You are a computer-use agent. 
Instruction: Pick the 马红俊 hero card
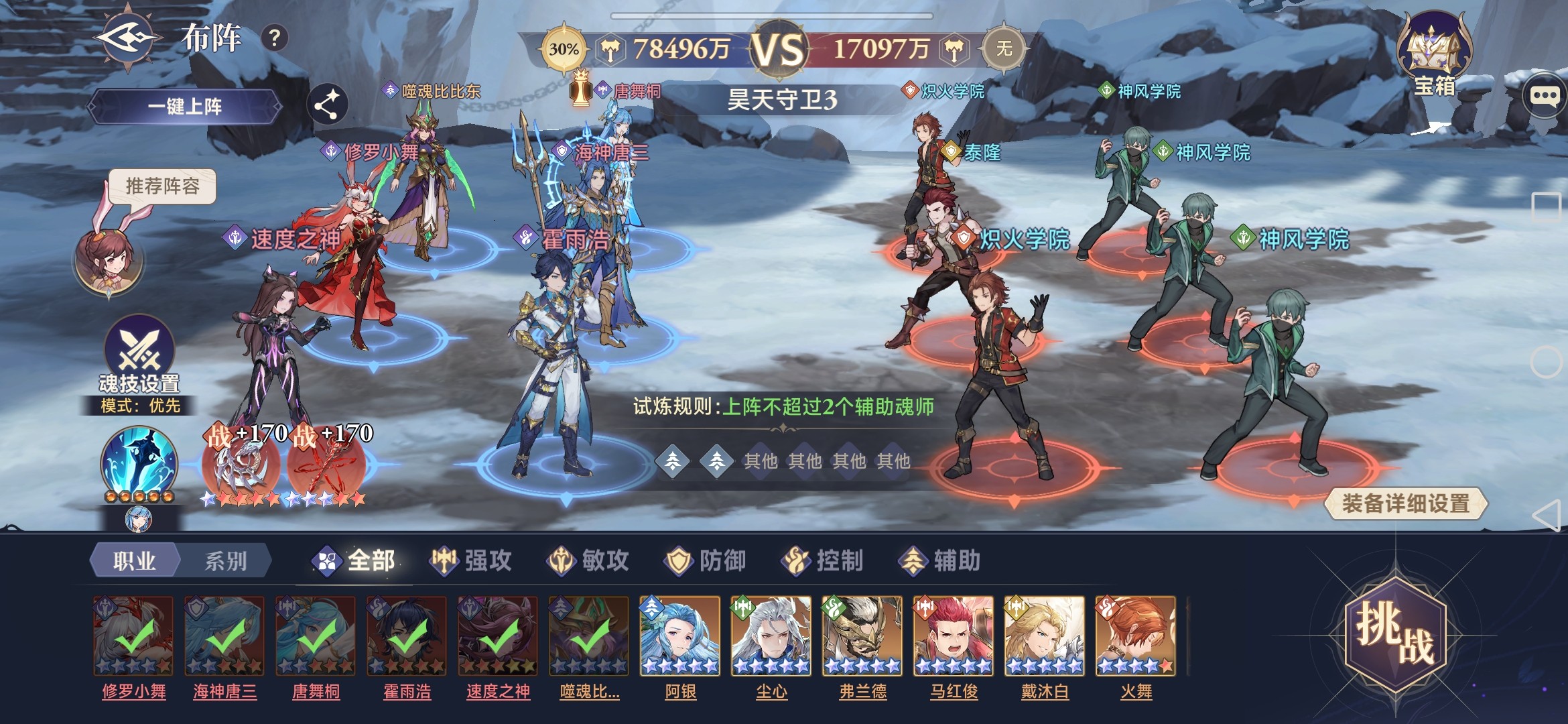pos(953,637)
